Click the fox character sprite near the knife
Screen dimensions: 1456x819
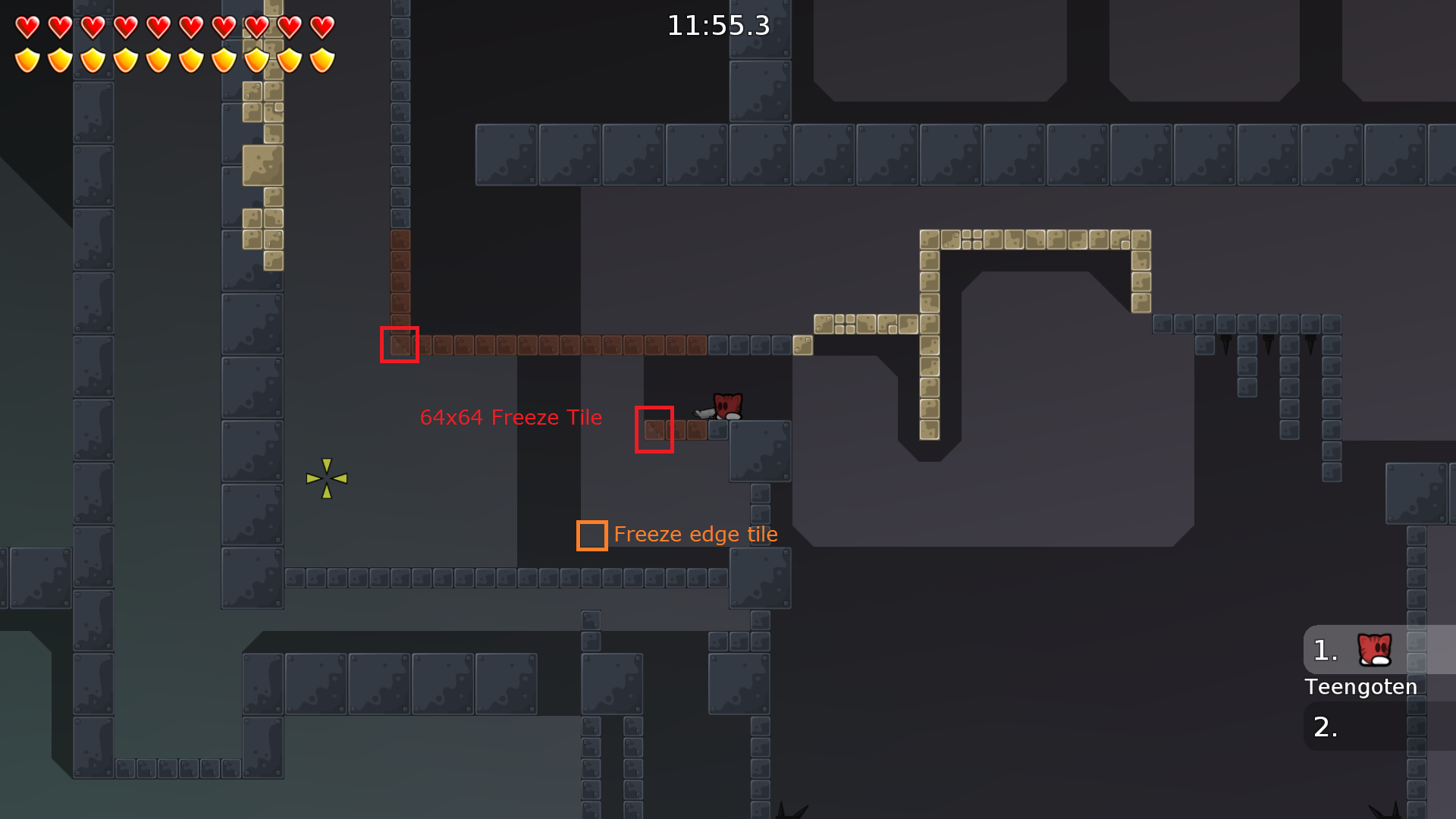(x=726, y=407)
